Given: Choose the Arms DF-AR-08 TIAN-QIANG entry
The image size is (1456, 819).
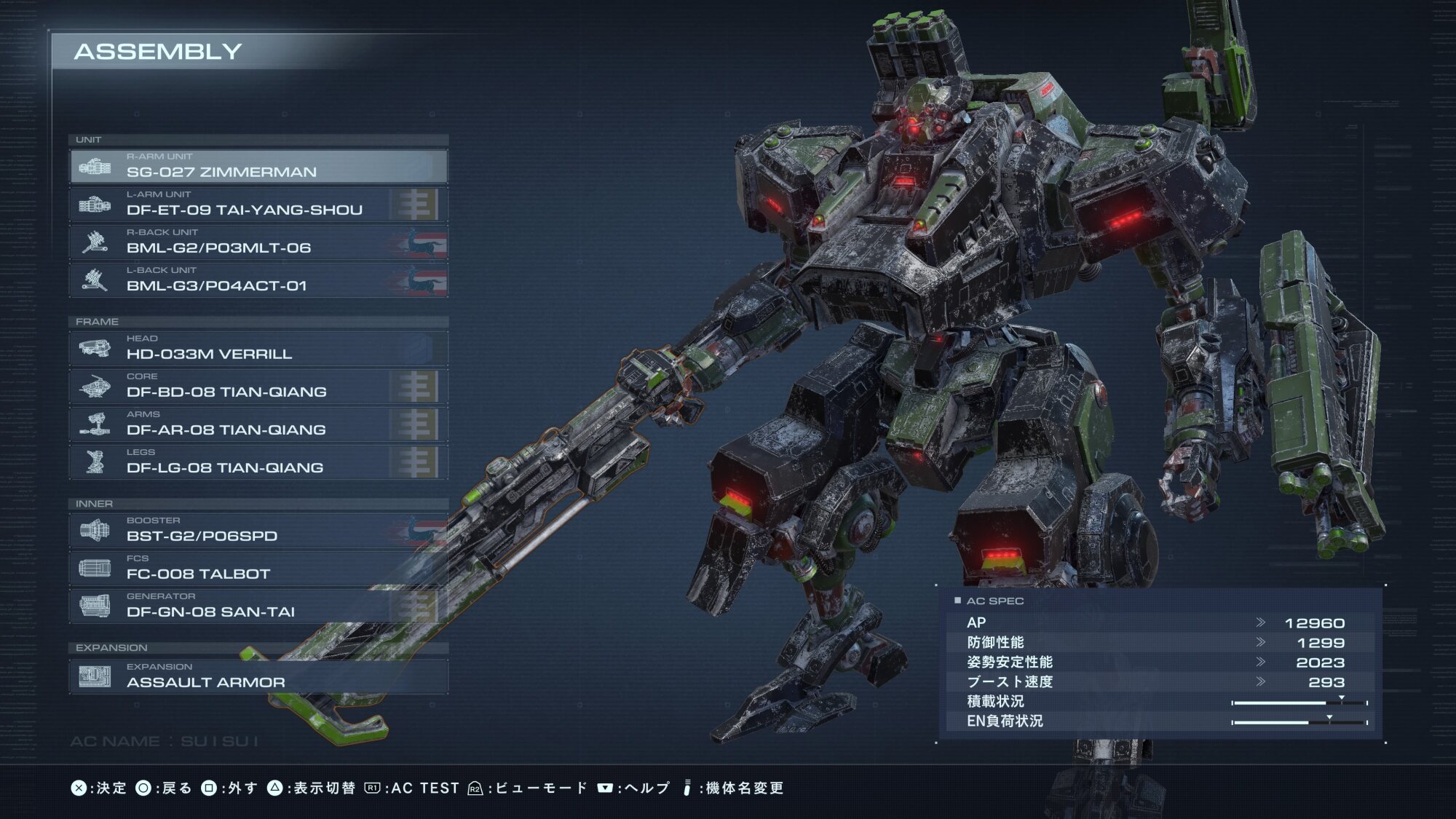Looking at the screenshot, I should point(258,424).
